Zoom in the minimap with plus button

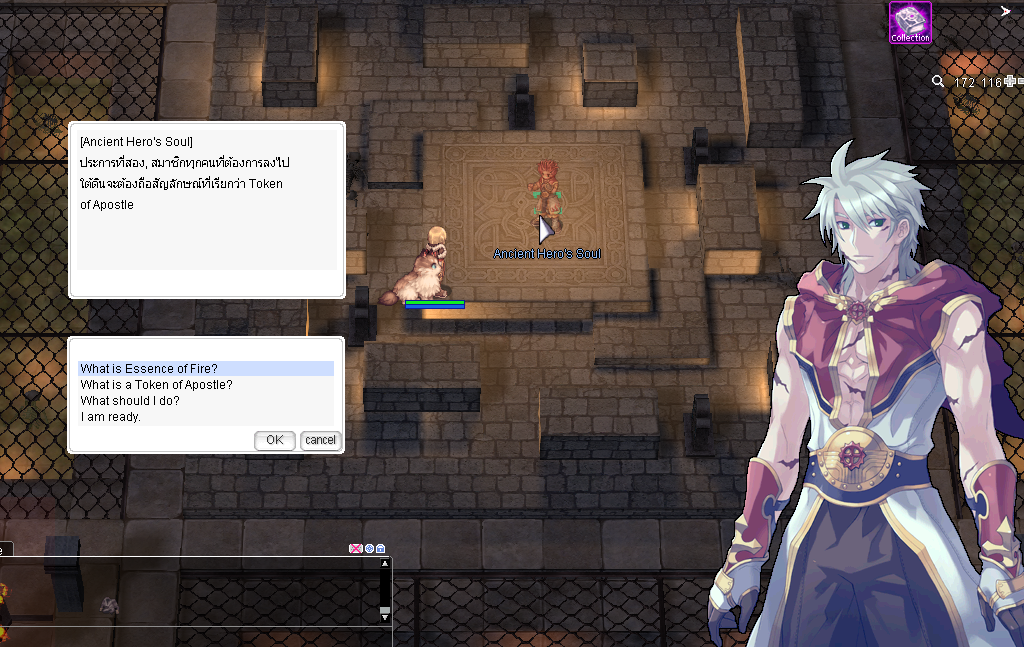click(1009, 82)
